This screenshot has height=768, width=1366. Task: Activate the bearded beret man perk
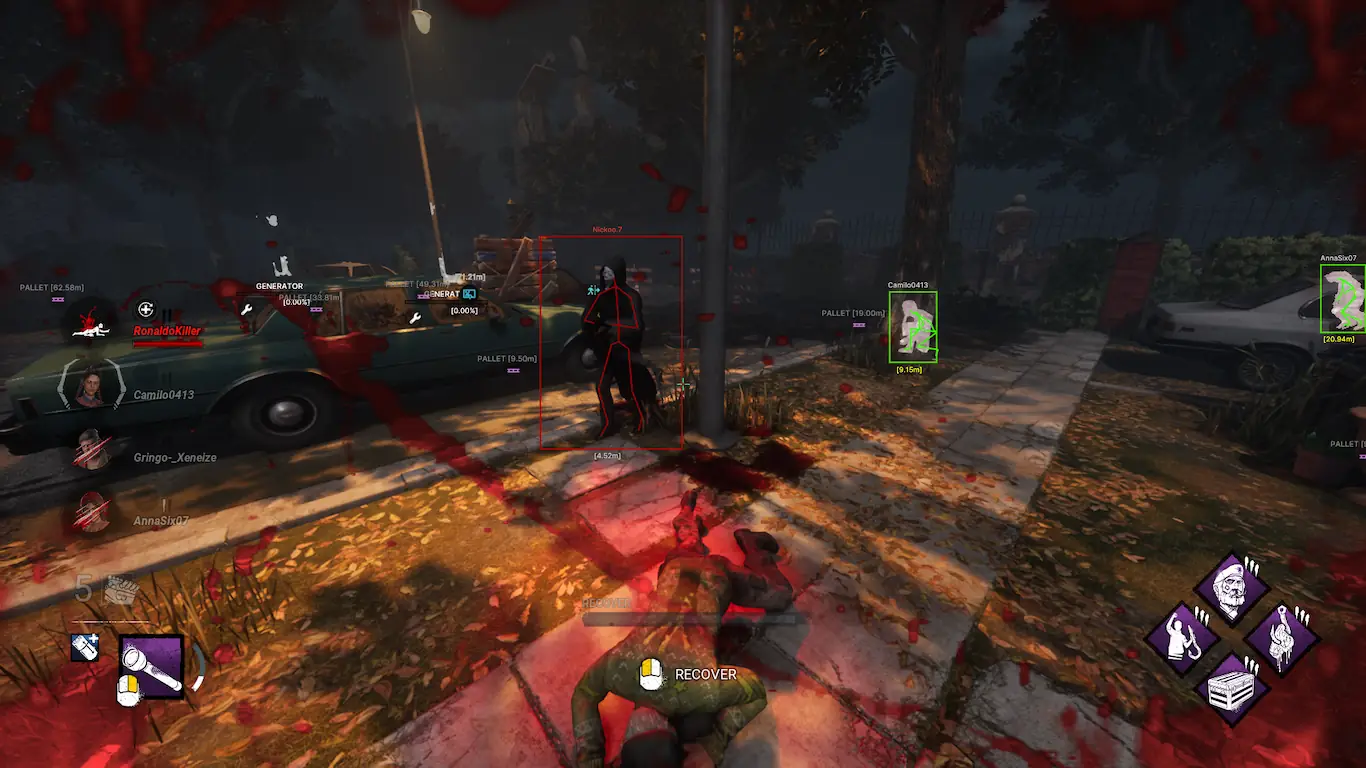tap(1231, 586)
